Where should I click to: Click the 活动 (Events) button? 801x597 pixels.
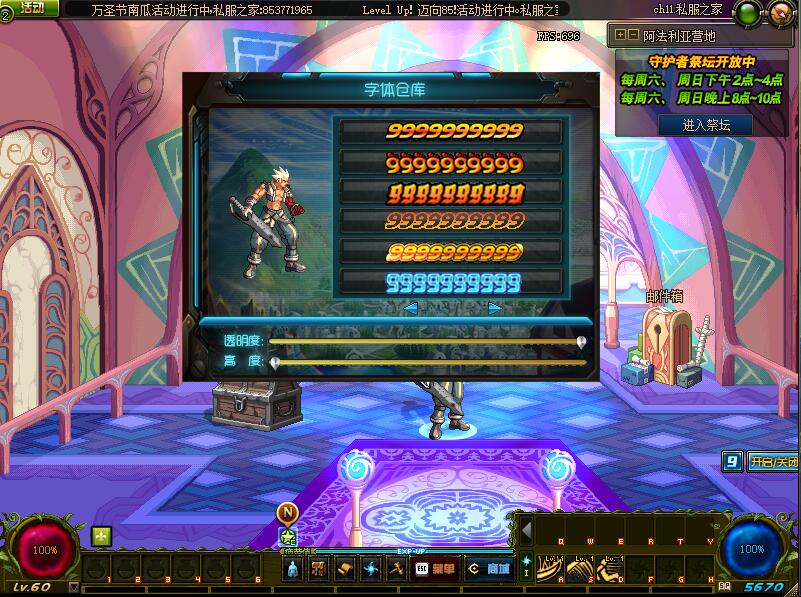(31, 8)
